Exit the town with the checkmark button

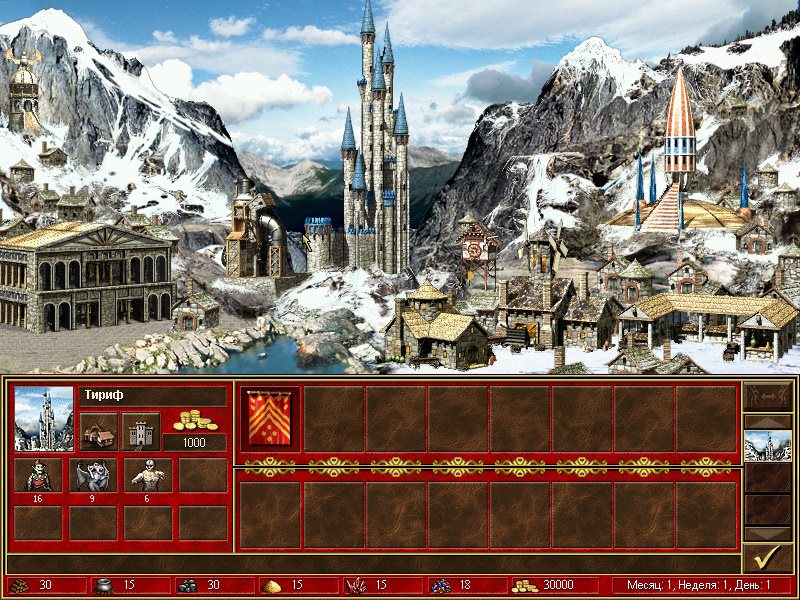(x=768, y=557)
